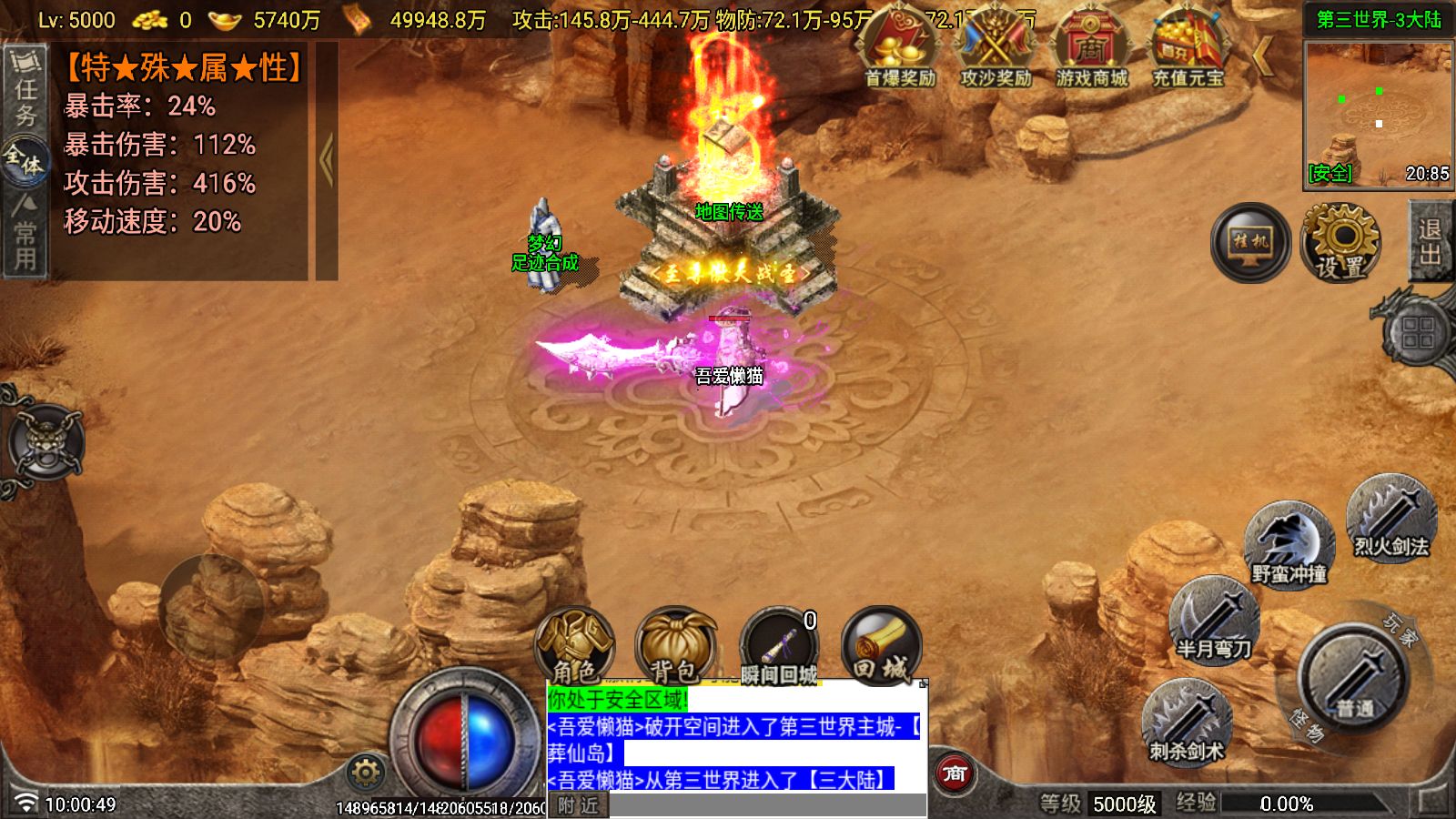This screenshot has width=1456, height=819.
Task: Open the 设置 gear settings
Action: pyautogui.click(x=1340, y=242)
